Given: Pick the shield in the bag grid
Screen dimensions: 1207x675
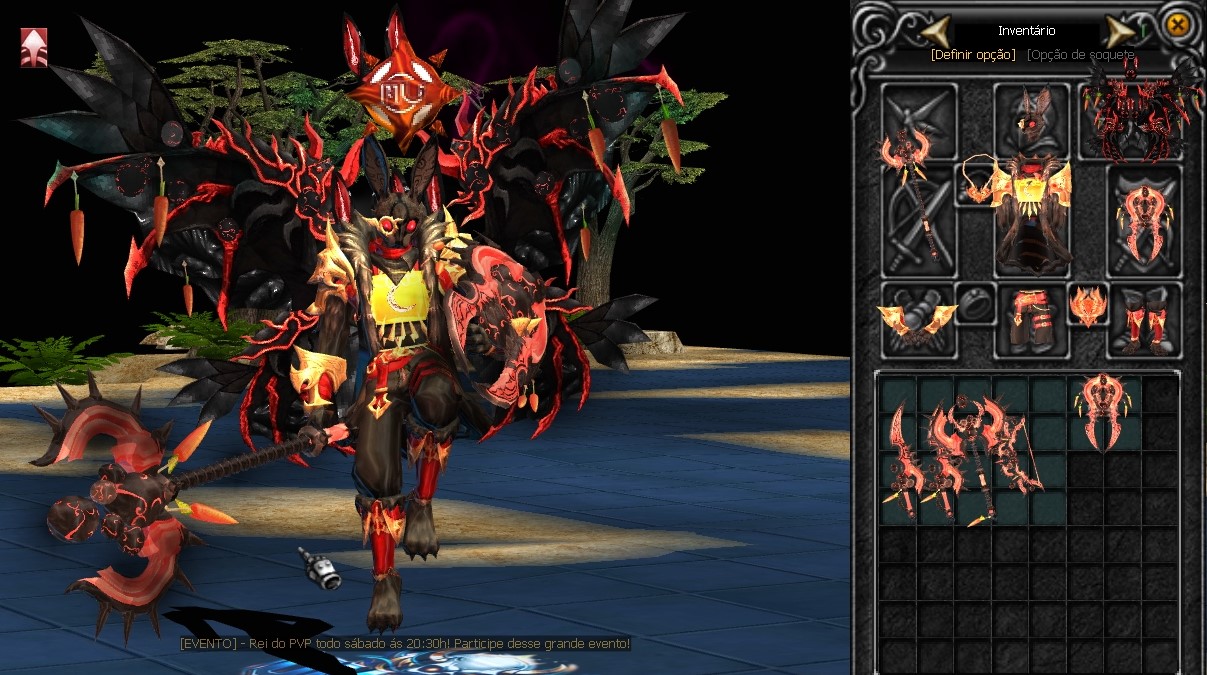Looking at the screenshot, I should pyautogui.click(x=1105, y=410).
